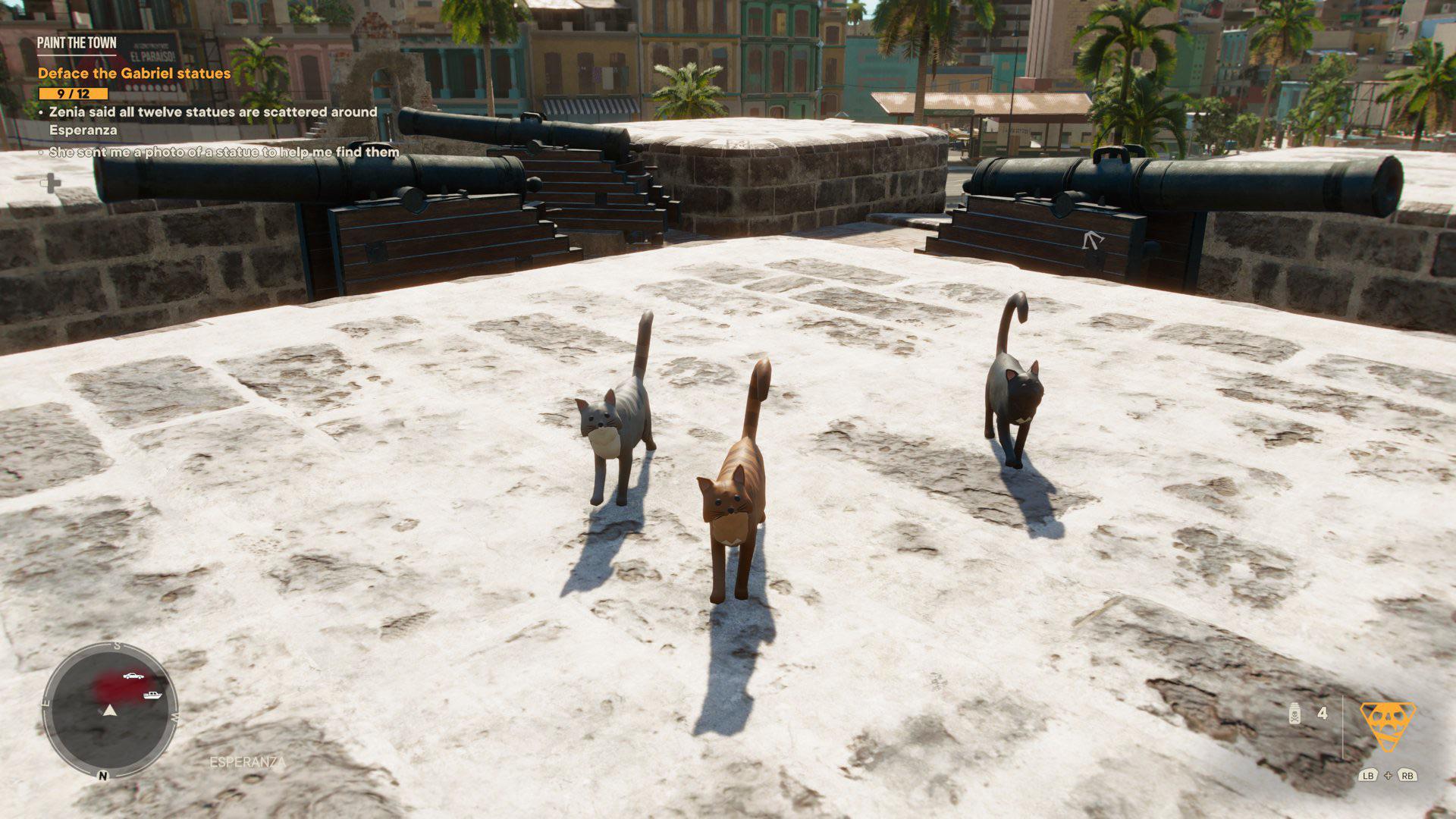Click the LB button prompt
Image resolution: width=1456 pixels, height=819 pixels.
[x=1368, y=776]
